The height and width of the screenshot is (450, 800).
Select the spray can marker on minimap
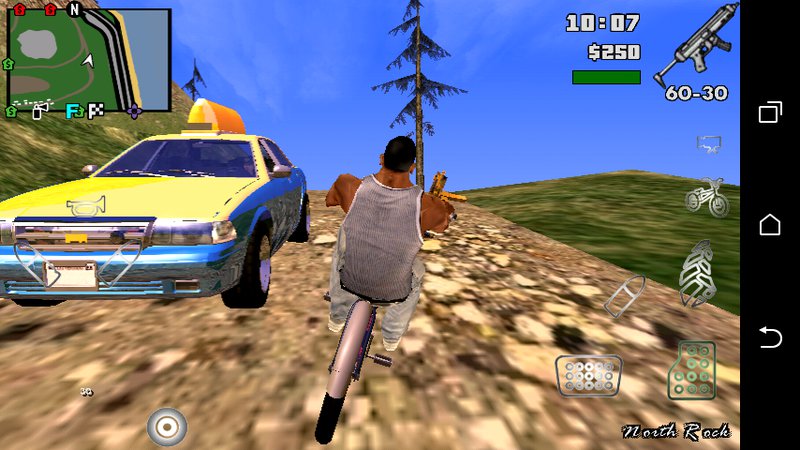coord(38,112)
